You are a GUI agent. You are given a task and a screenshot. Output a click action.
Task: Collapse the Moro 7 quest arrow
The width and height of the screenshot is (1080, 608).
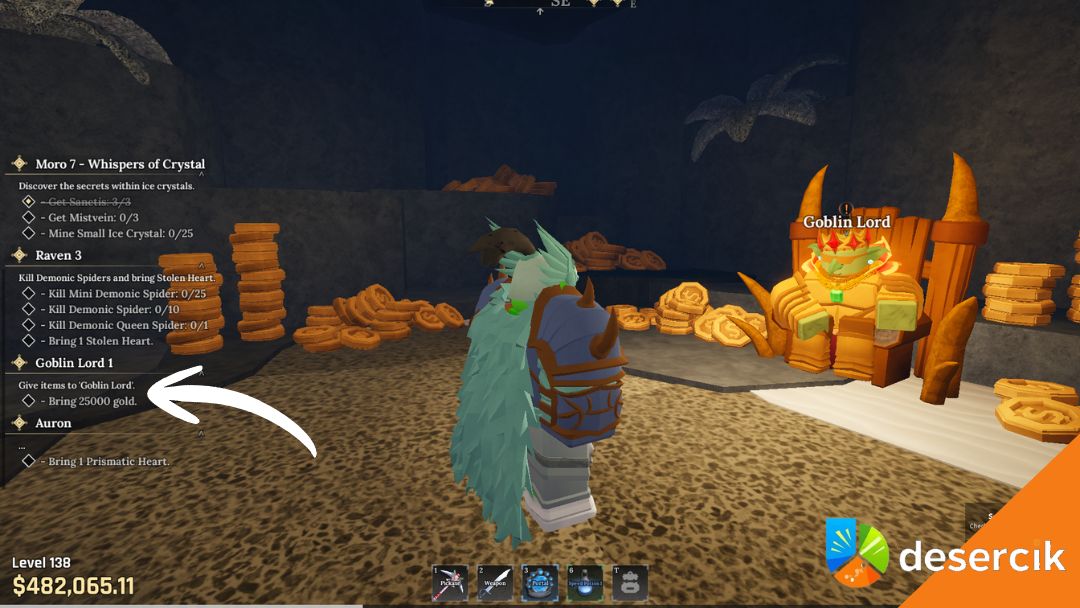[200, 175]
